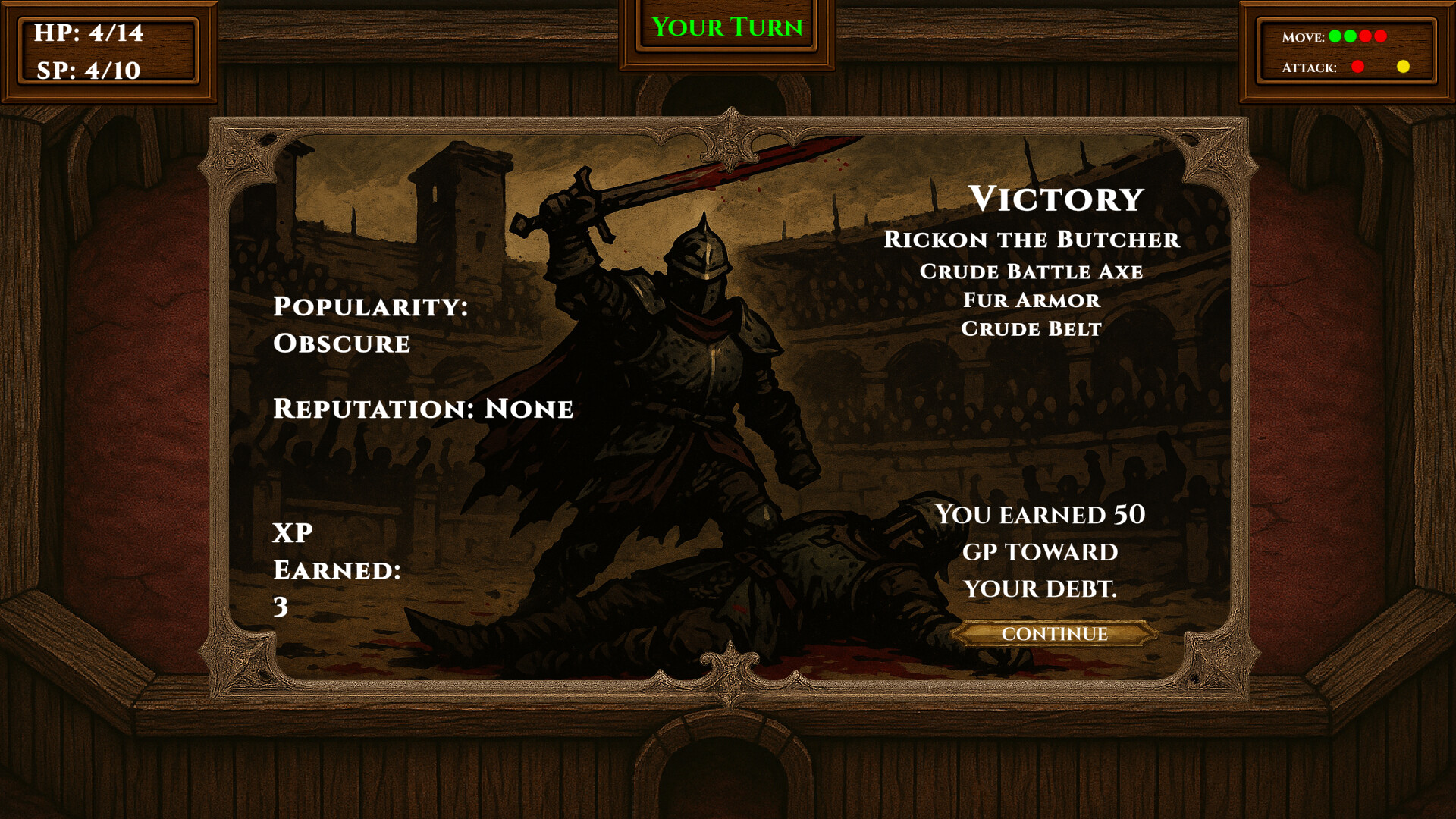Select the second green Move dot
This screenshot has height=819, width=1456.
[1350, 36]
